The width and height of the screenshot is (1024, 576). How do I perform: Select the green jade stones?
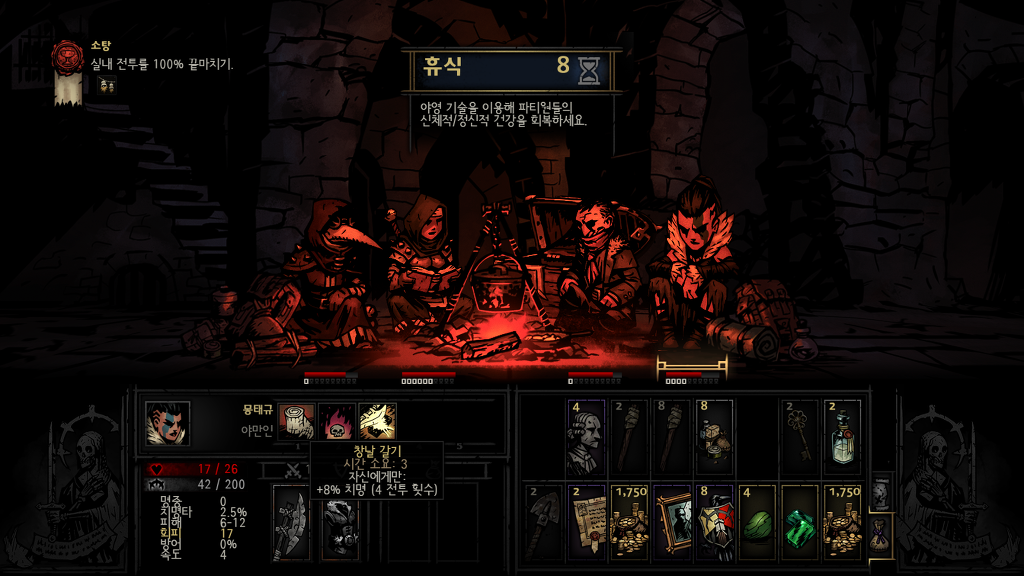[757, 522]
